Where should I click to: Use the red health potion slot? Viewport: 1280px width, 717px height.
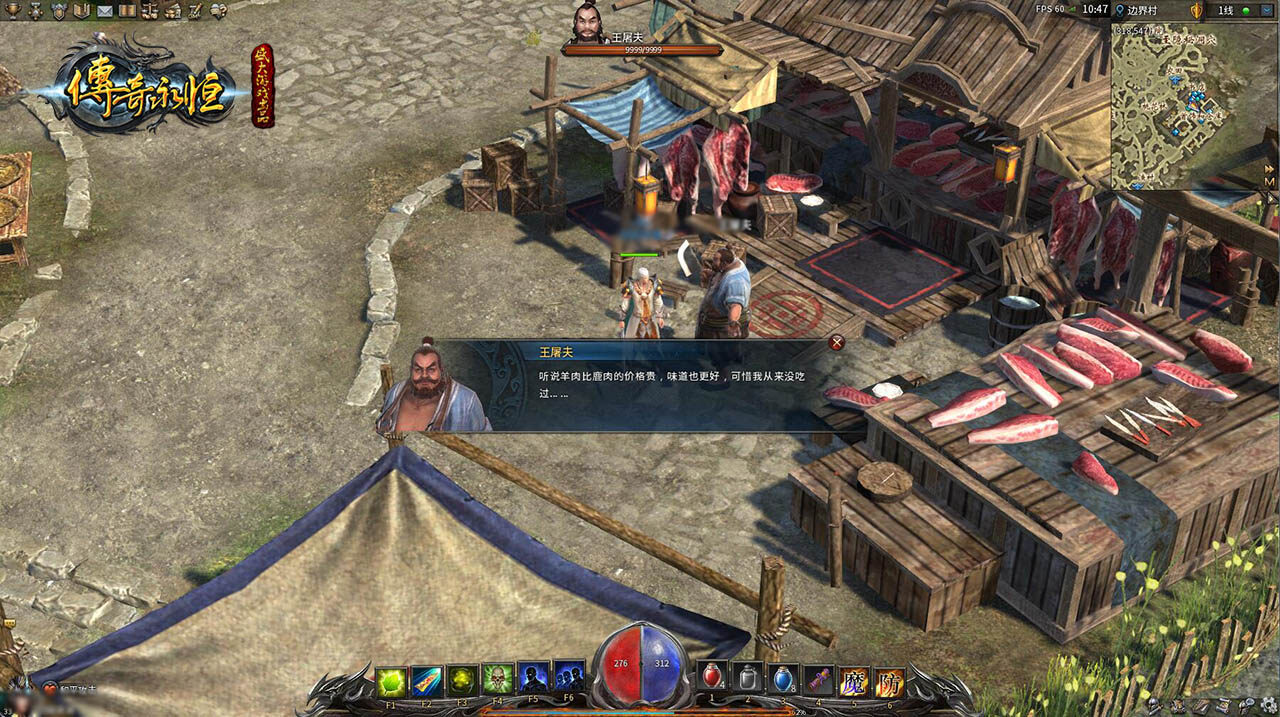point(713,677)
